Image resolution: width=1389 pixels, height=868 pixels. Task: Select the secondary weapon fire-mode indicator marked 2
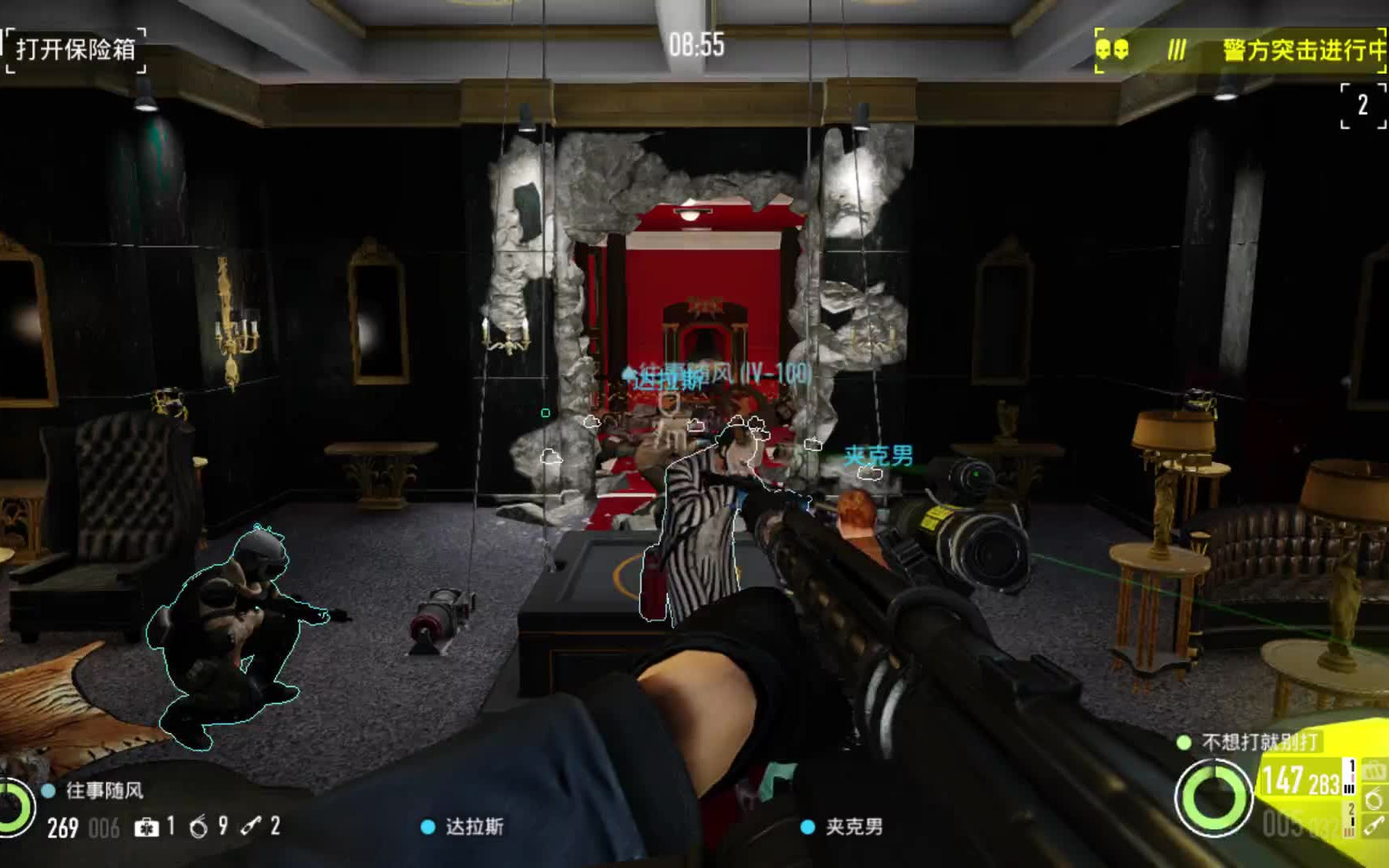[x=1350, y=815]
